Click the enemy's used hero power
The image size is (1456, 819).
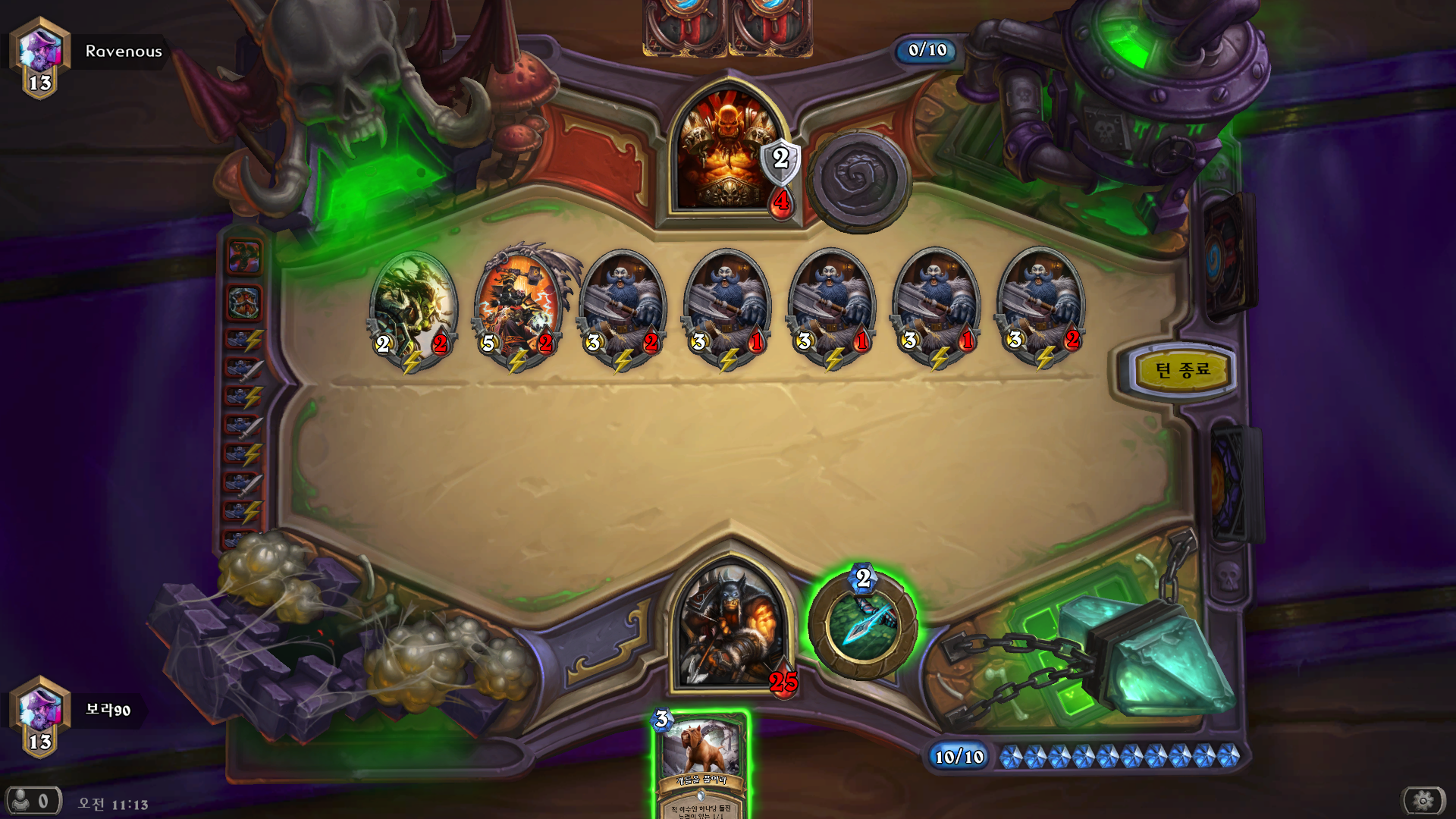858,180
